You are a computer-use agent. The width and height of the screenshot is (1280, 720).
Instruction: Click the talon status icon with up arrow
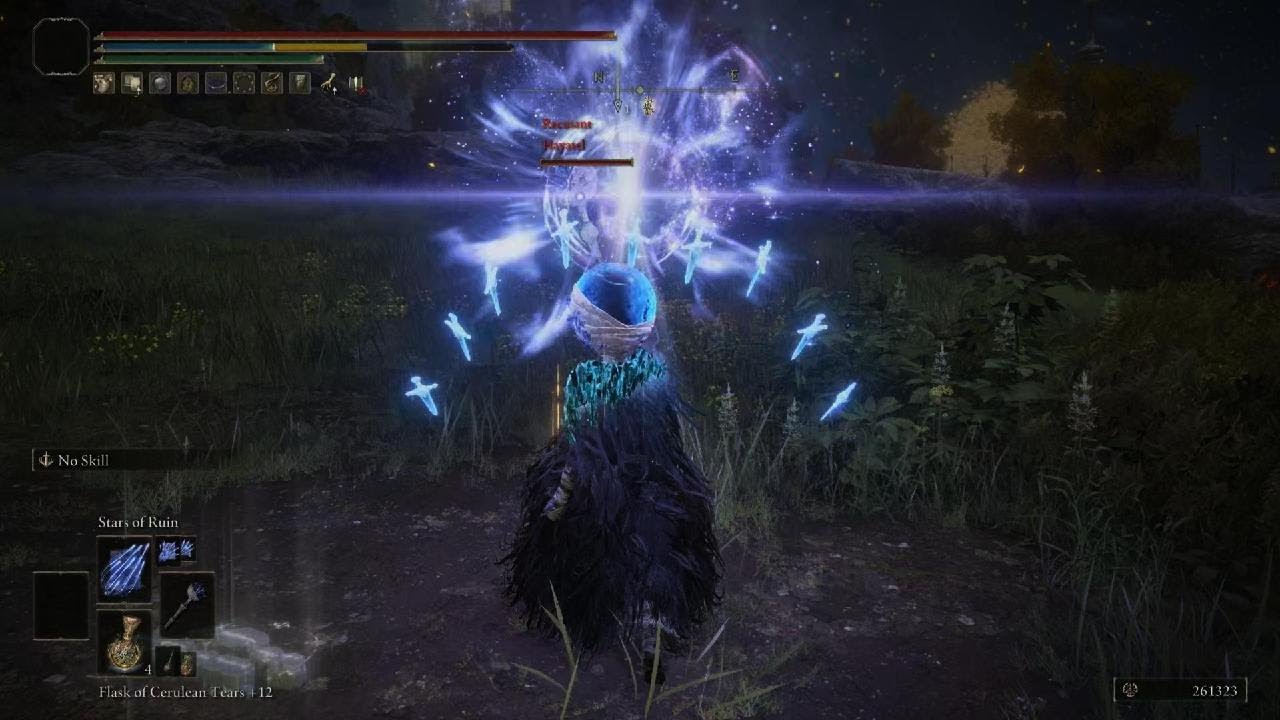point(328,84)
